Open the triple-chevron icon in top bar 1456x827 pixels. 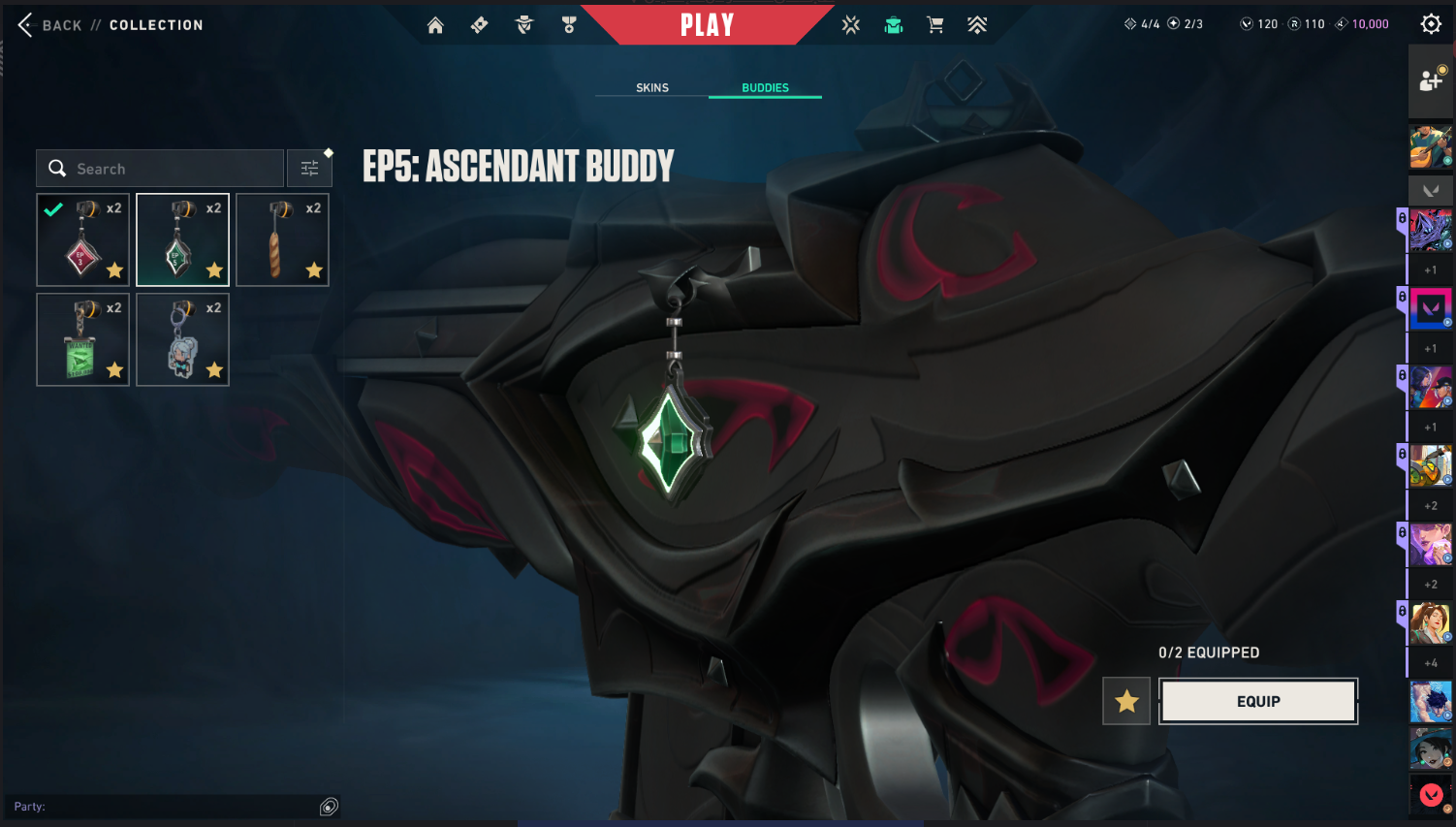(x=977, y=25)
